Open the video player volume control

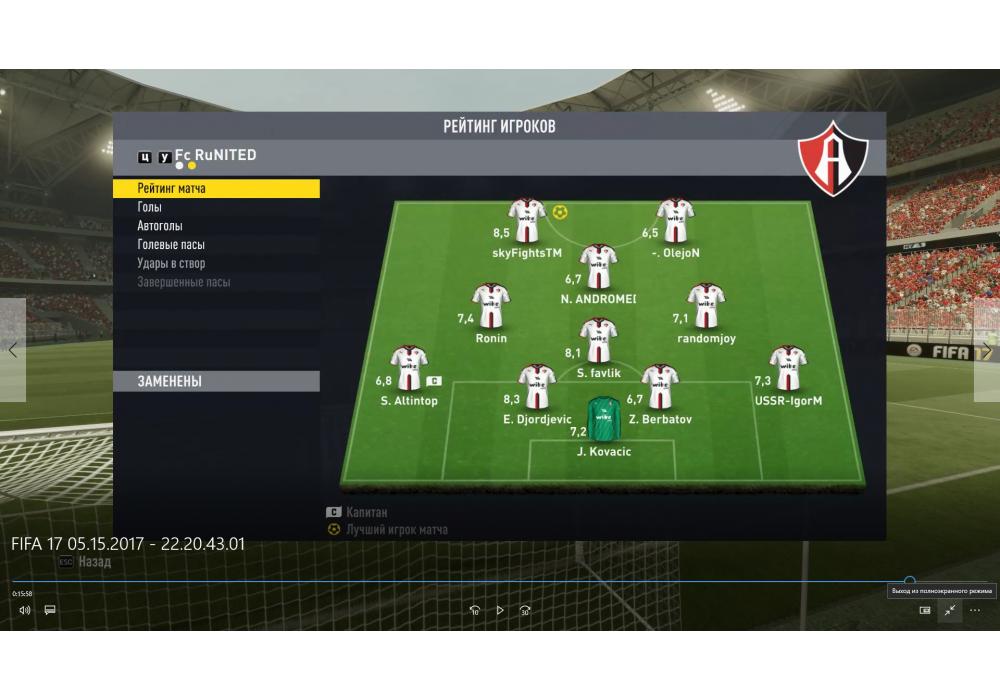point(24,610)
